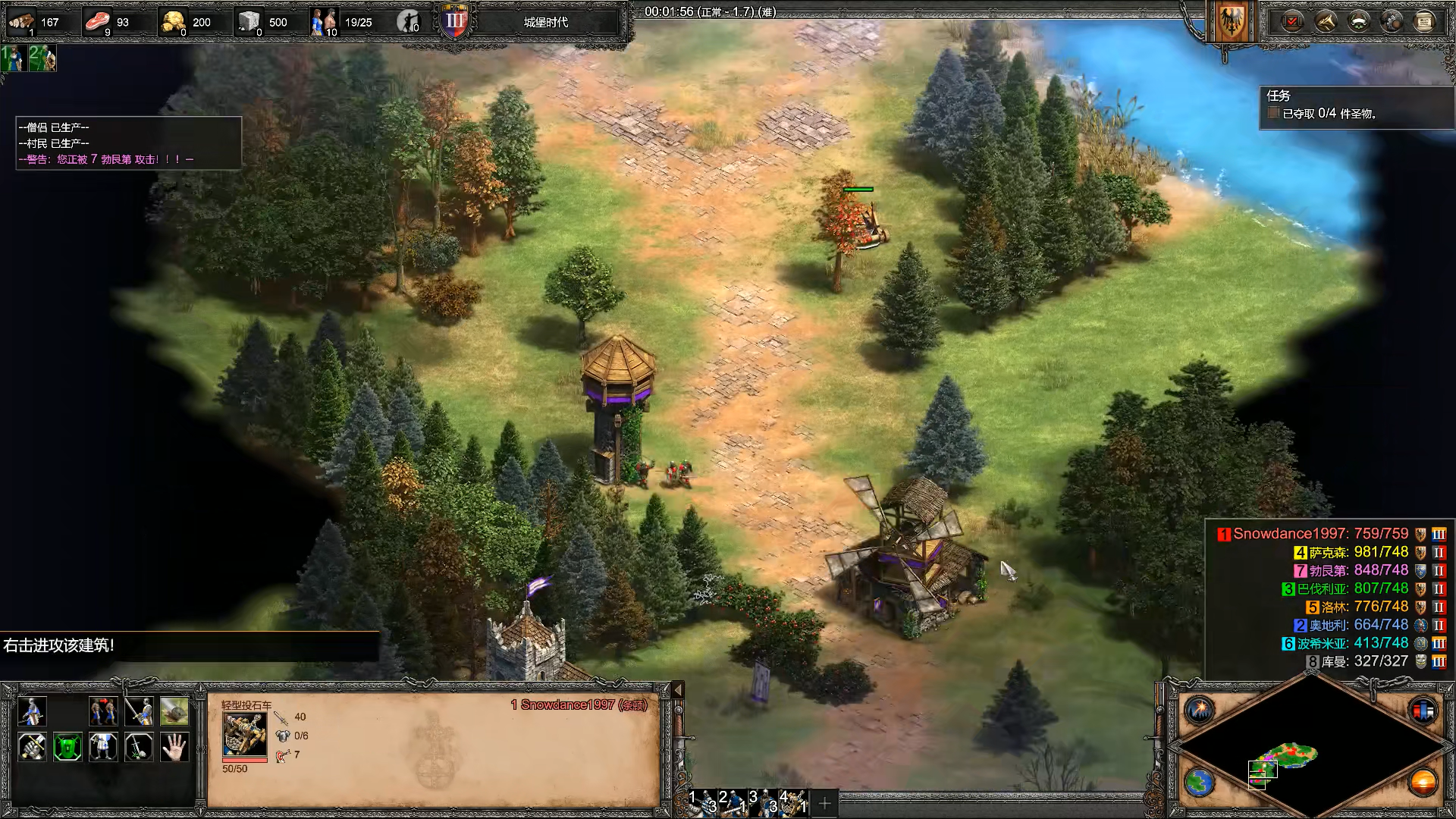Open the diplomacy laurel wreath button
Image resolution: width=1456 pixels, height=819 pixels.
coord(1358,21)
